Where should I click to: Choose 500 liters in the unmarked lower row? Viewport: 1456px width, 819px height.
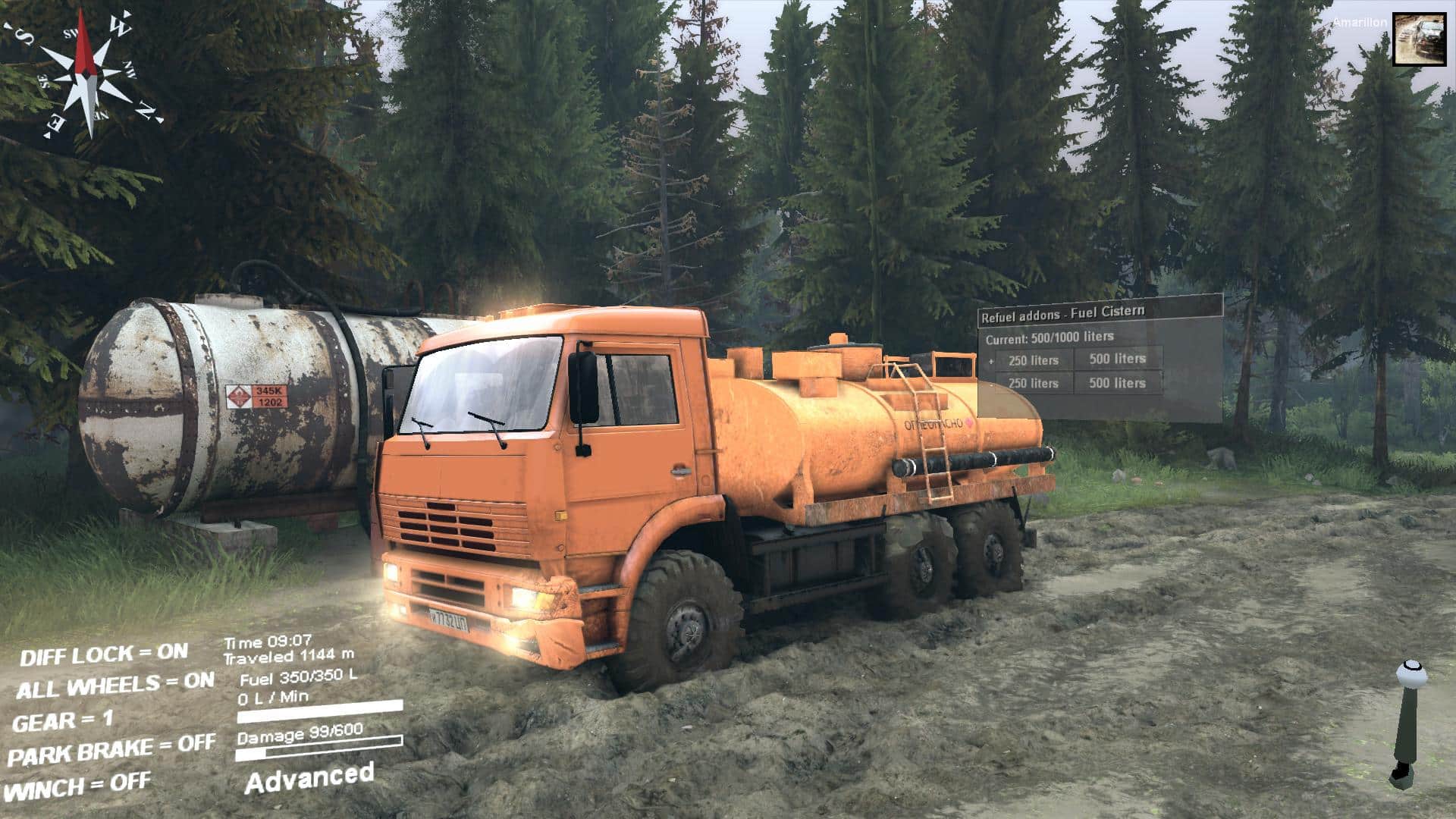[1117, 383]
